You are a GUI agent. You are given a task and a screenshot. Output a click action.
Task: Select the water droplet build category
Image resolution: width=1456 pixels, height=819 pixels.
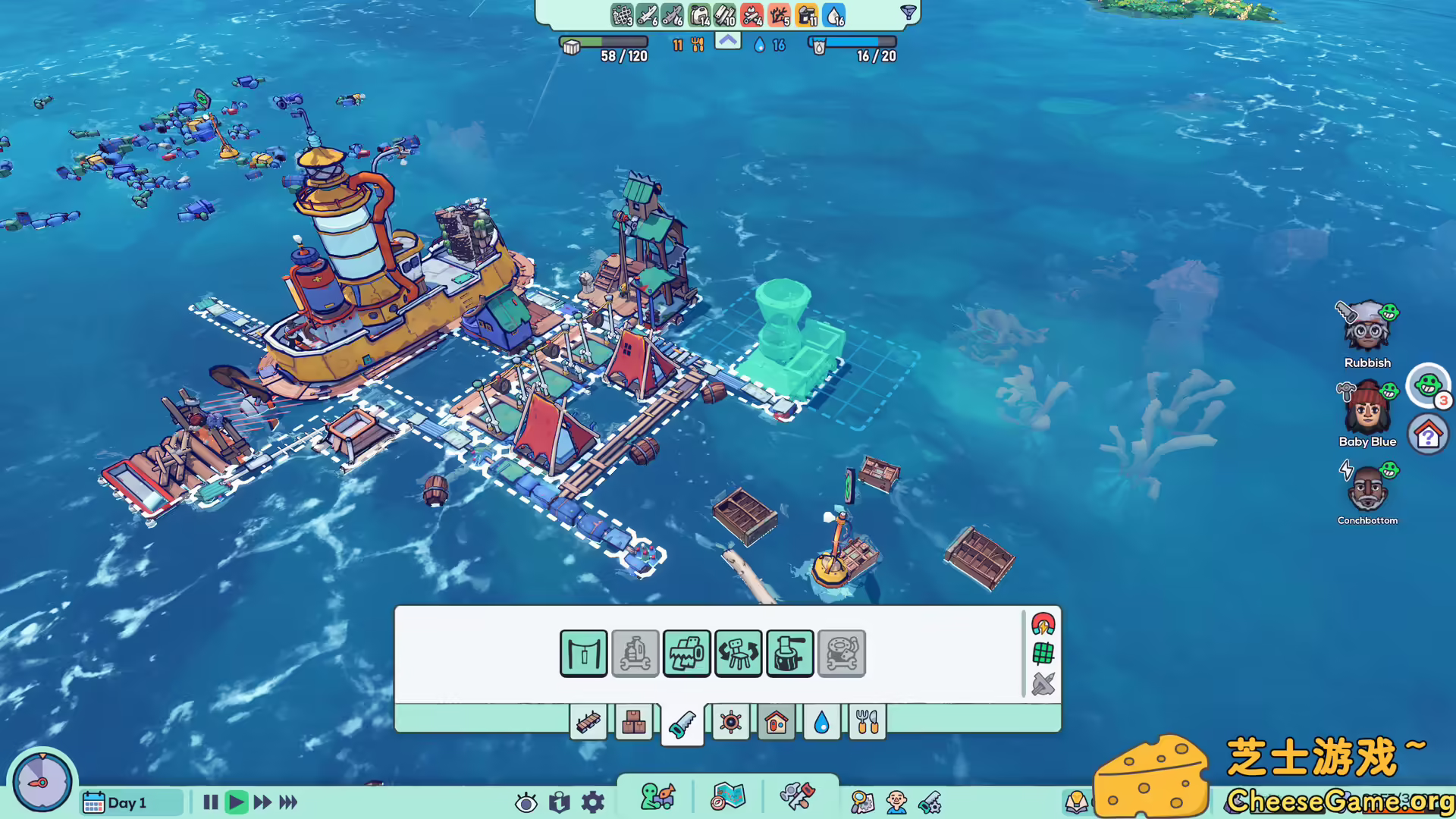coord(821,723)
